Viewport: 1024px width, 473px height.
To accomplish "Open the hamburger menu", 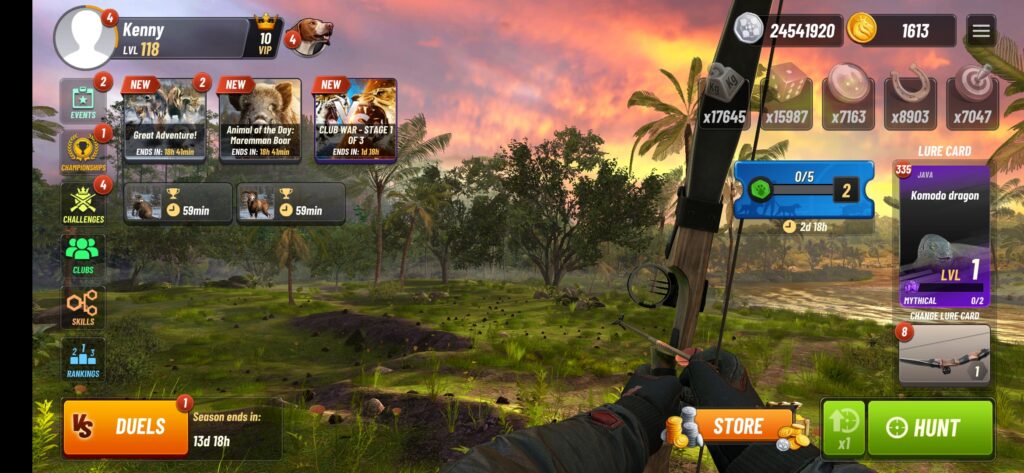I will tap(981, 31).
